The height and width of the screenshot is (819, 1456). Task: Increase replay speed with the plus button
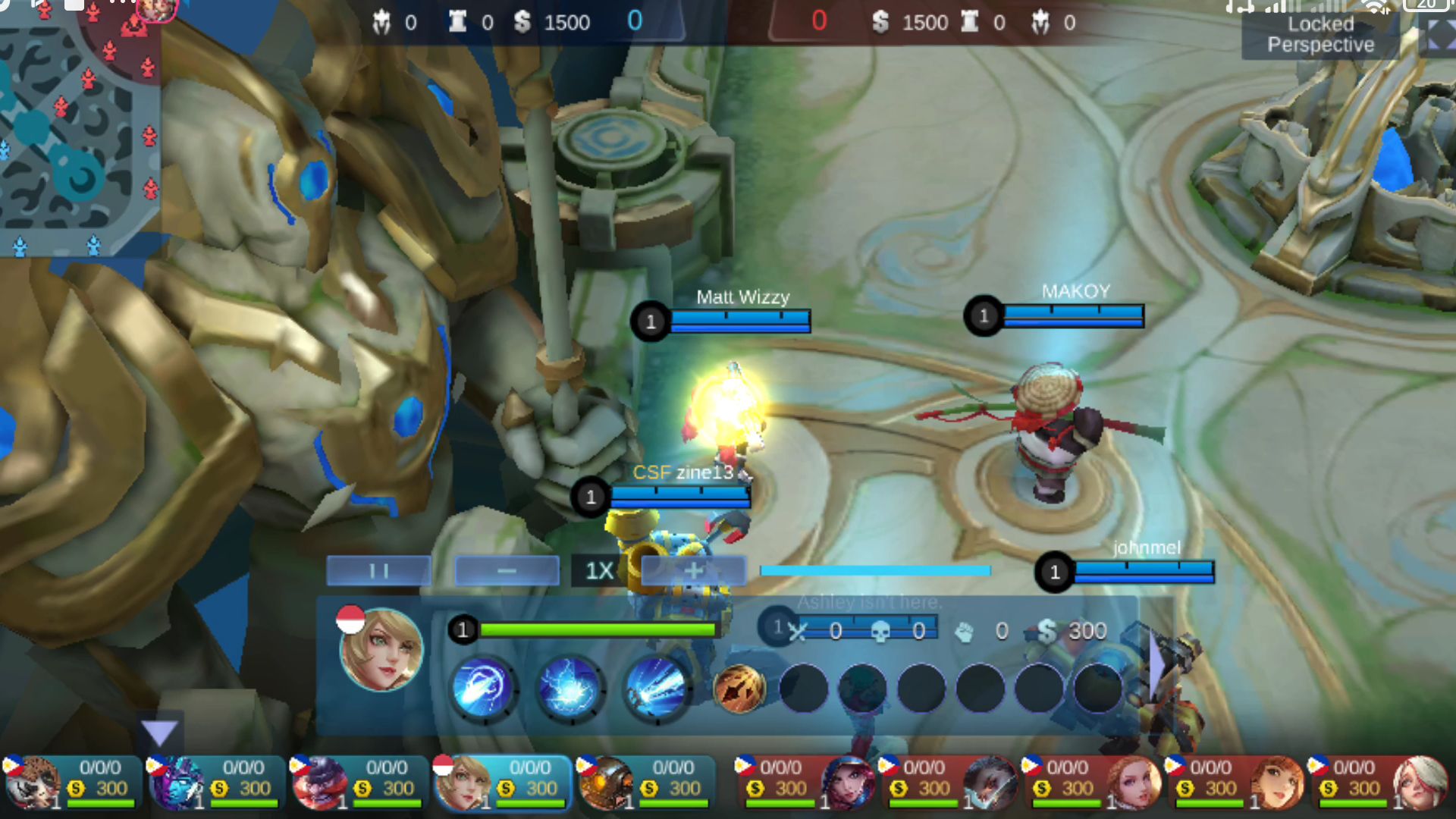(x=693, y=570)
